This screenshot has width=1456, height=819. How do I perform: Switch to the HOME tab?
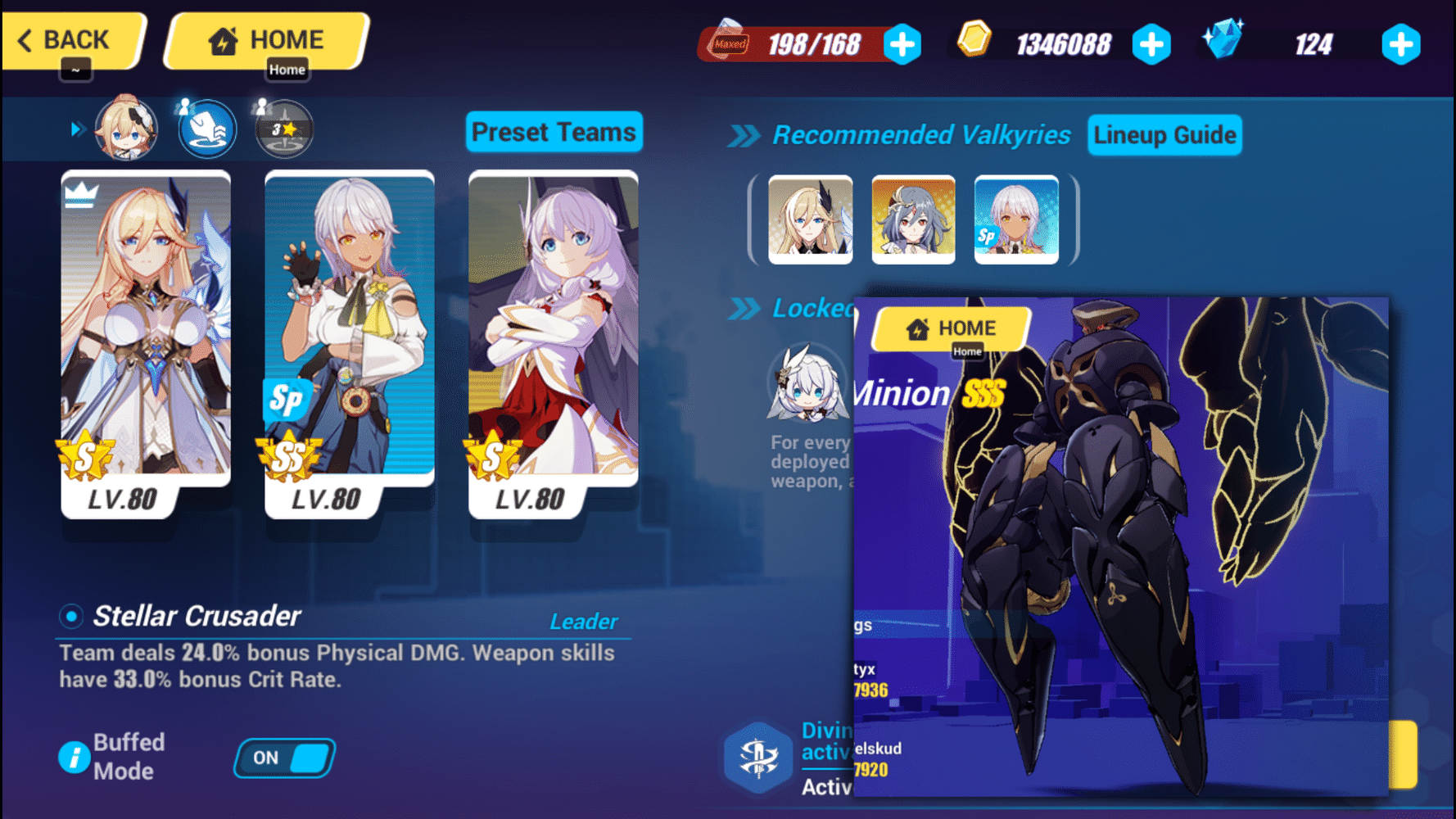pos(266,38)
